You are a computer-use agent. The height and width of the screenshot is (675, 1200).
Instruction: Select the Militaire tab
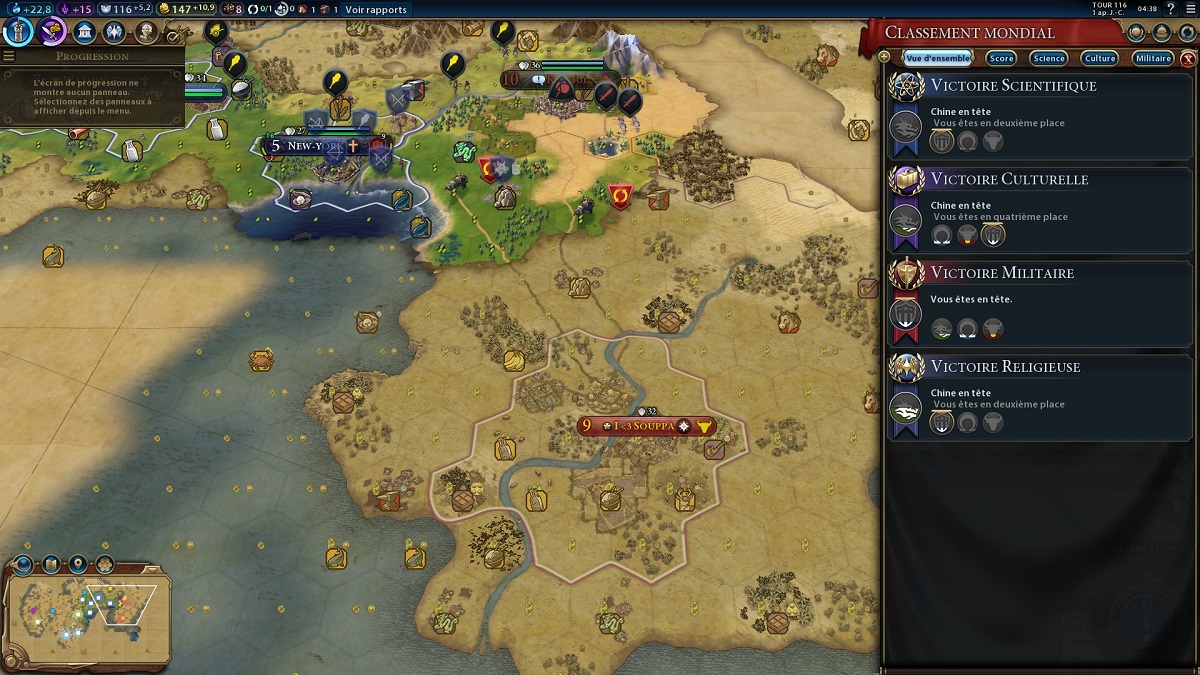[x=1153, y=59]
